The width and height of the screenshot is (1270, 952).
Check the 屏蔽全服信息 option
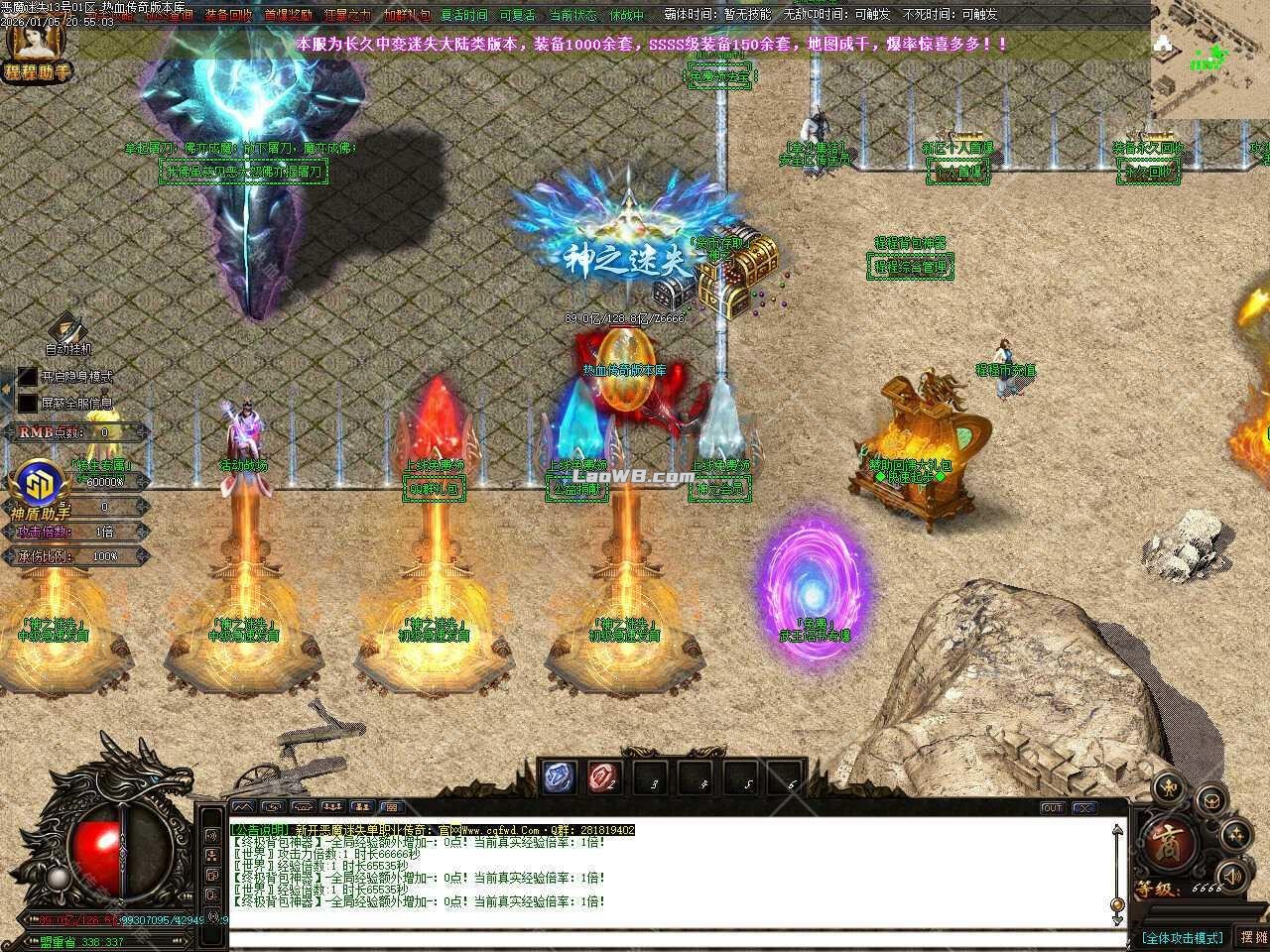[x=27, y=402]
